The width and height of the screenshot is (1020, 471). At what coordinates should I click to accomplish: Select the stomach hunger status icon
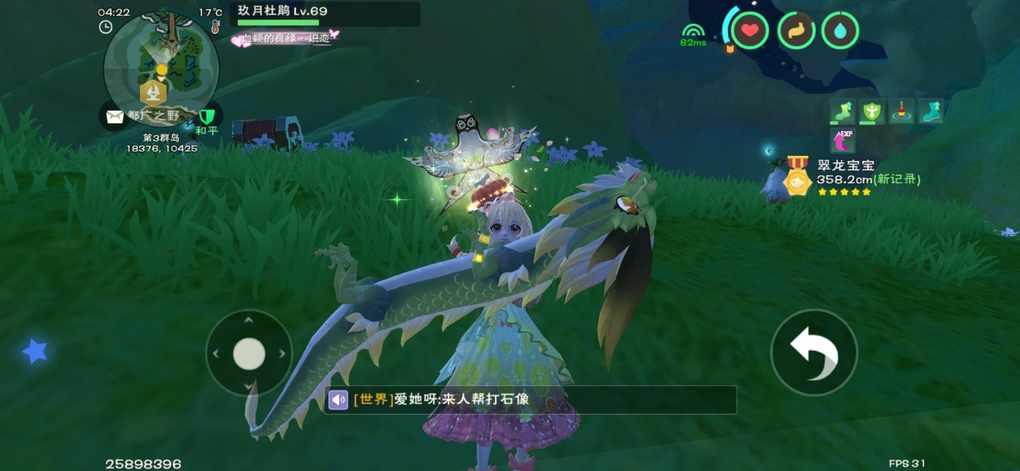click(x=795, y=30)
